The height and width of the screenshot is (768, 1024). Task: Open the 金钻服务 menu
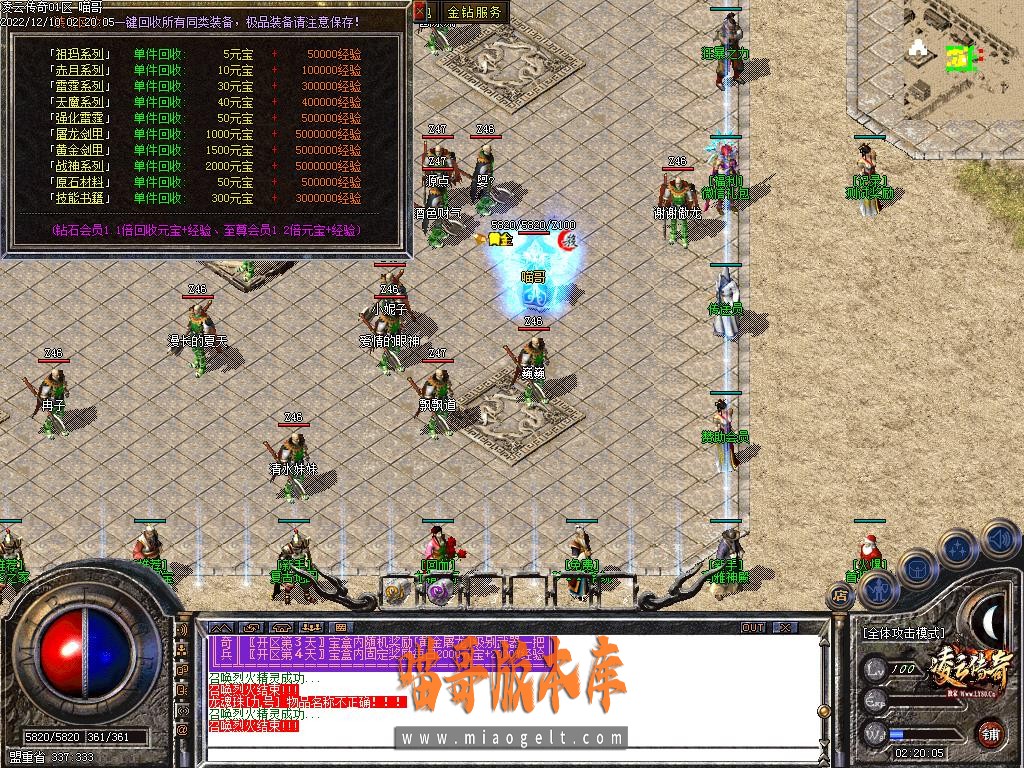[x=474, y=13]
